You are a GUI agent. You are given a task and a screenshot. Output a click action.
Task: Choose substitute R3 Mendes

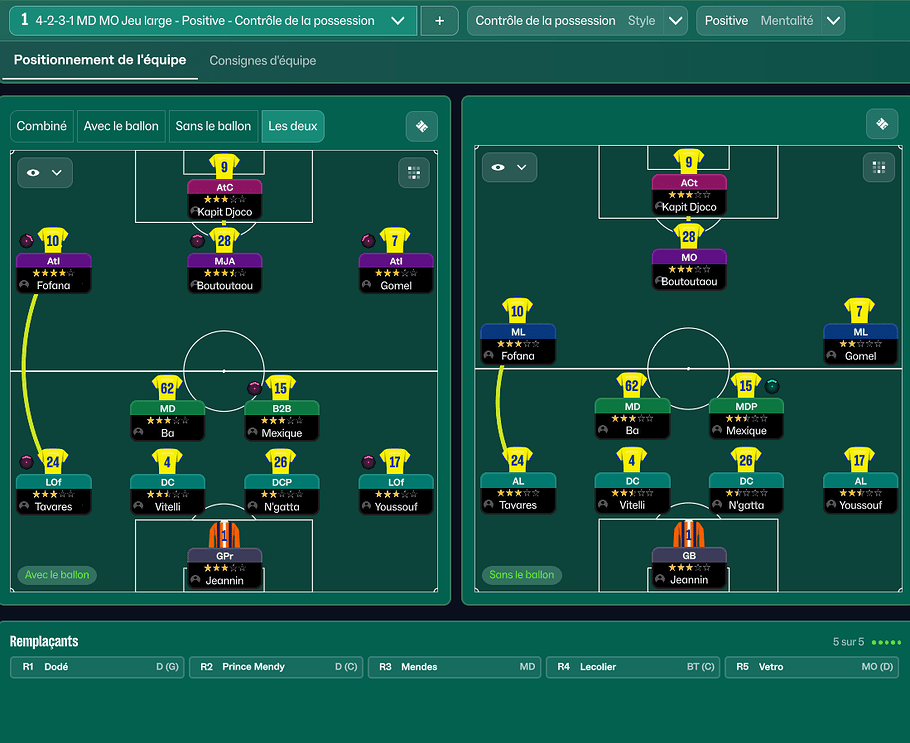click(455, 667)
